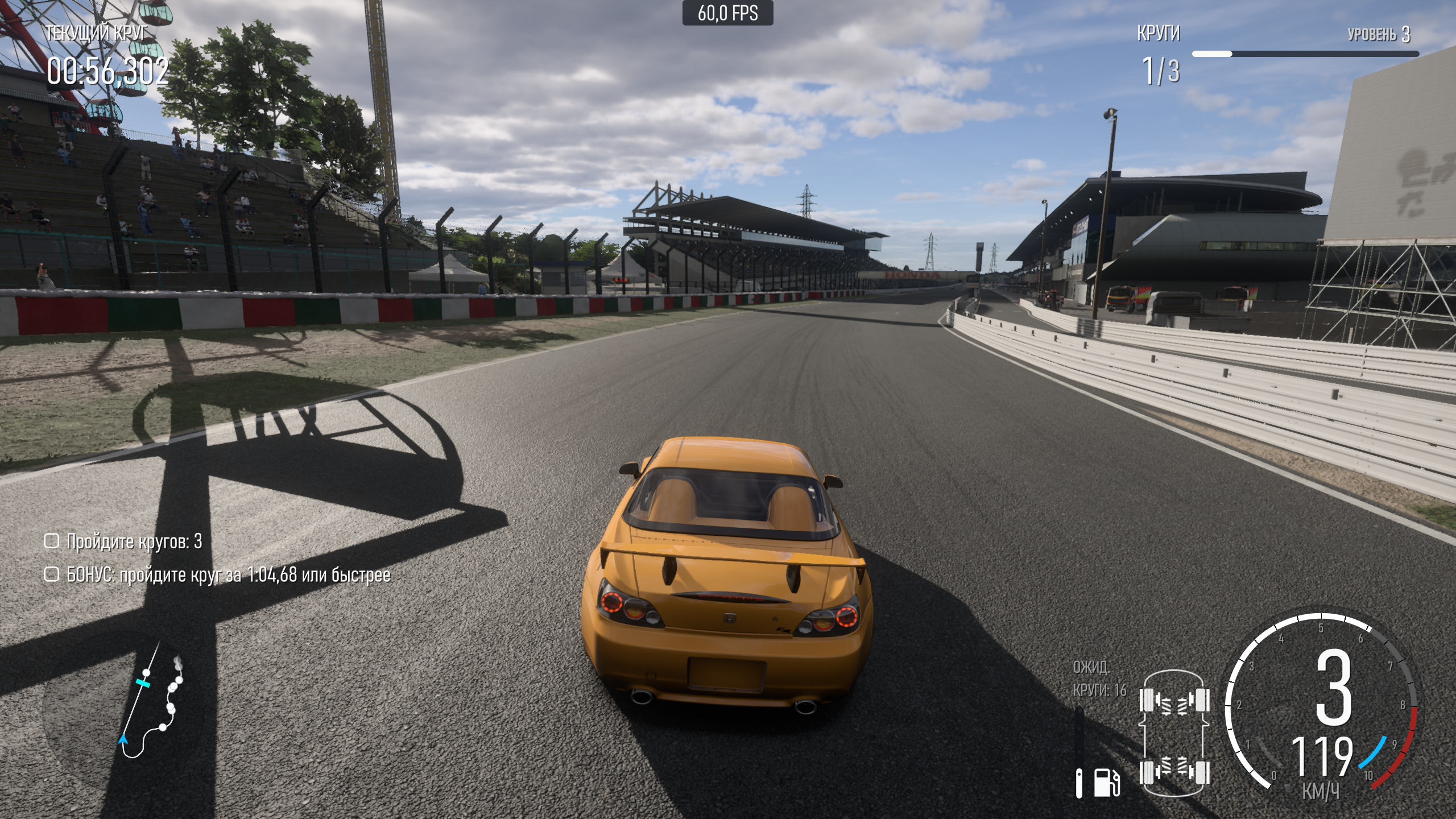Click the 60,0 FPS counter overlay
Image resolution: width=1456 pixels, height=819 pixels.
[727, 13]
